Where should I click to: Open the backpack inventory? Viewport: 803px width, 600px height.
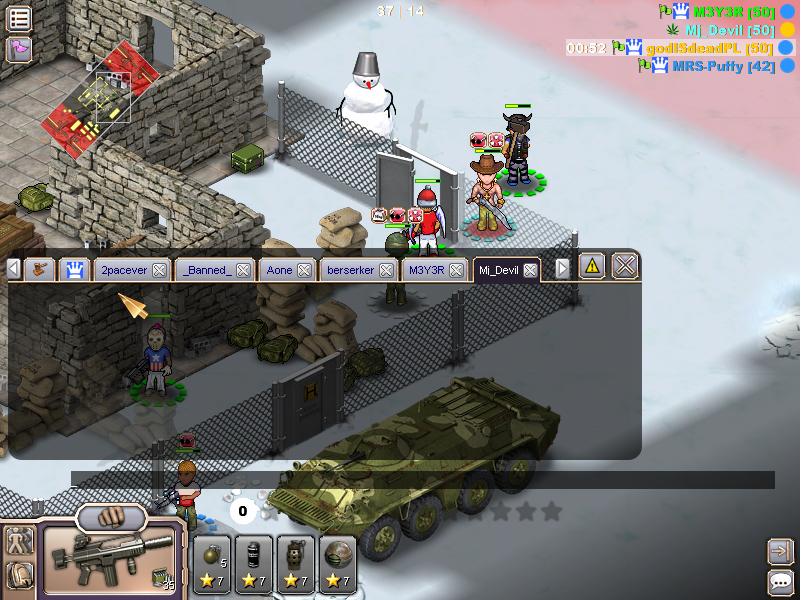[19, 575]
